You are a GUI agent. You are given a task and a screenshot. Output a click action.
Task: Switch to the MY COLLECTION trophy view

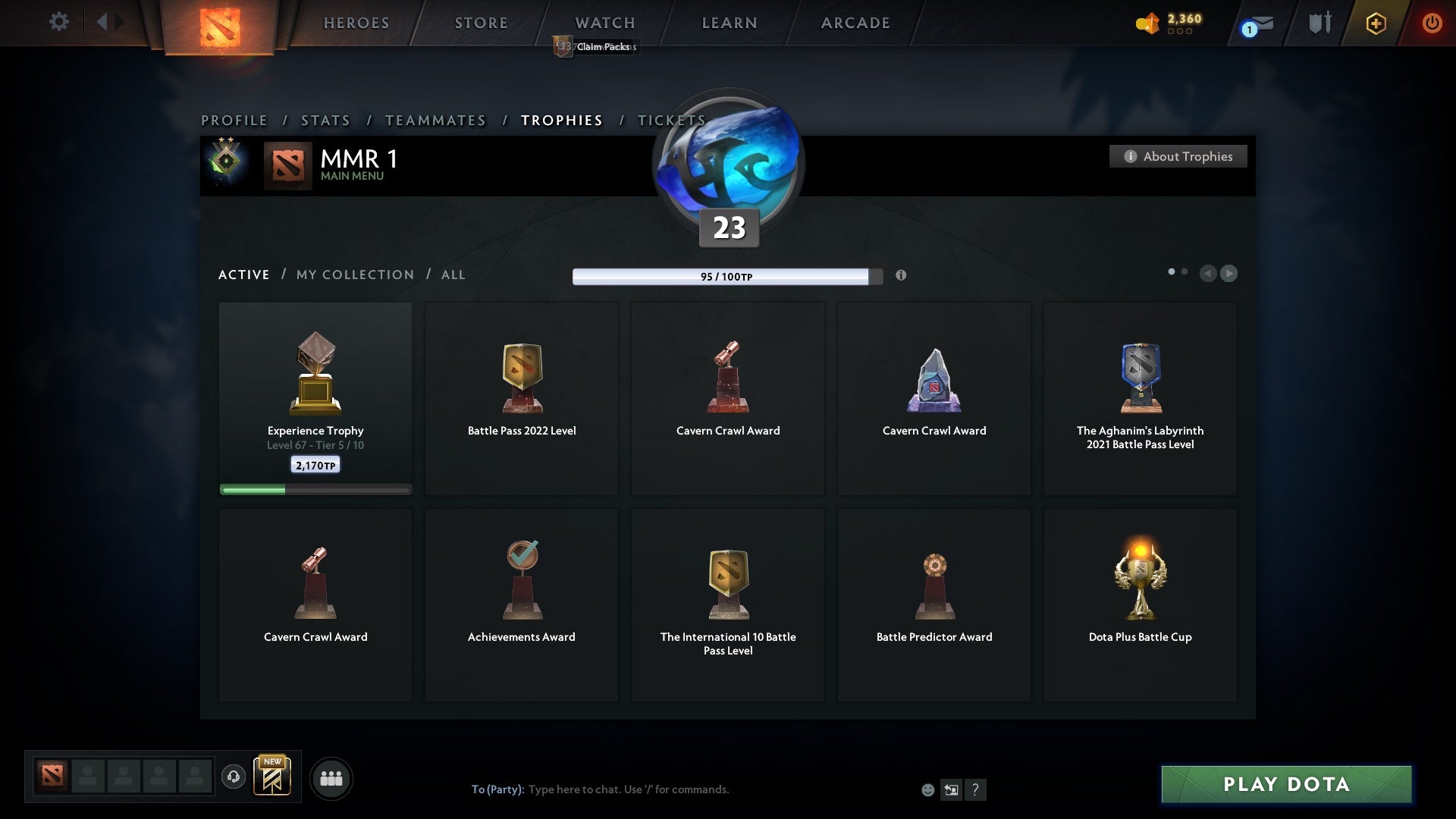(354, 275)
